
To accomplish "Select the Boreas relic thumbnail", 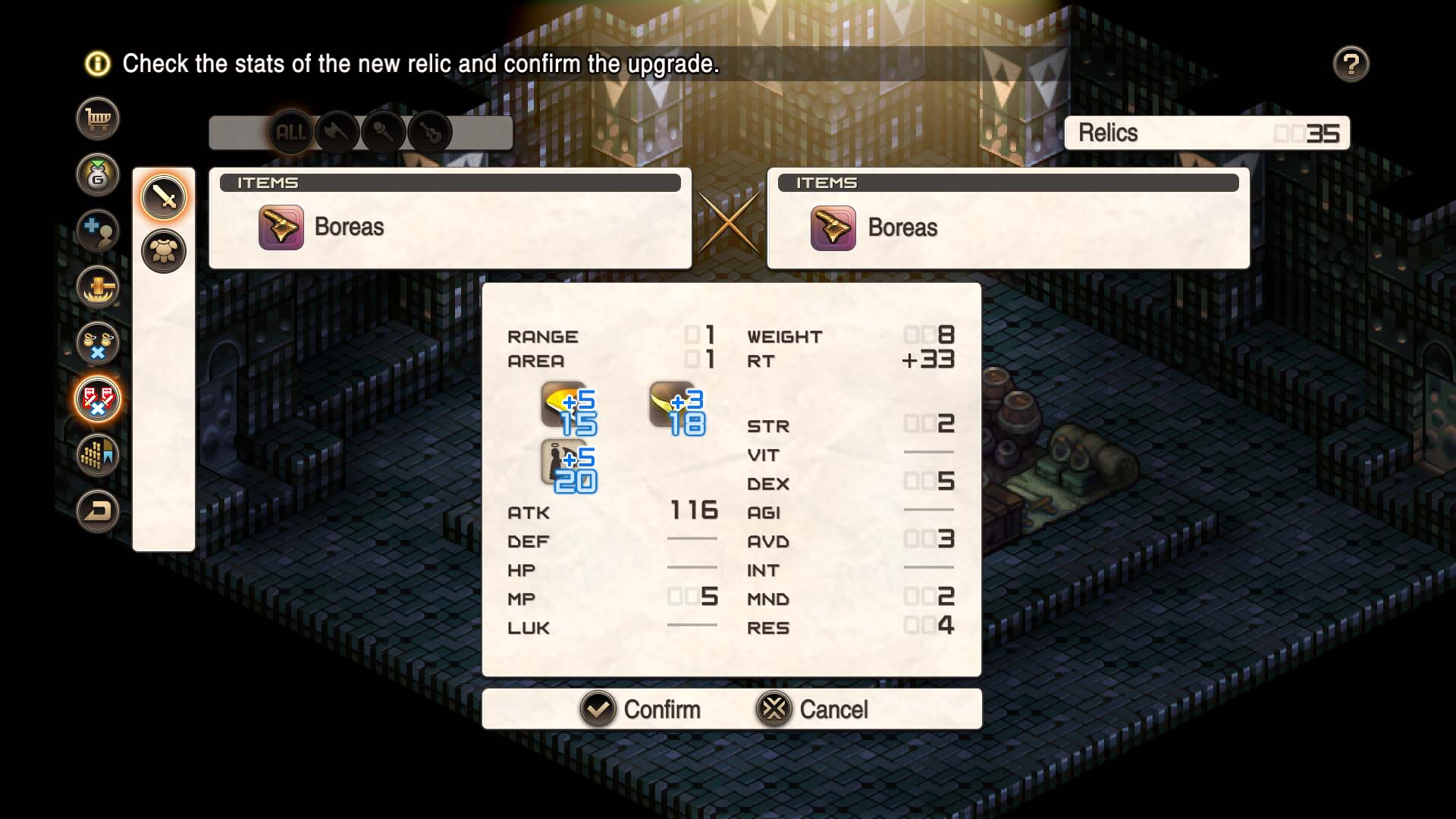I will pyautogui.click(x=281, y=226).
